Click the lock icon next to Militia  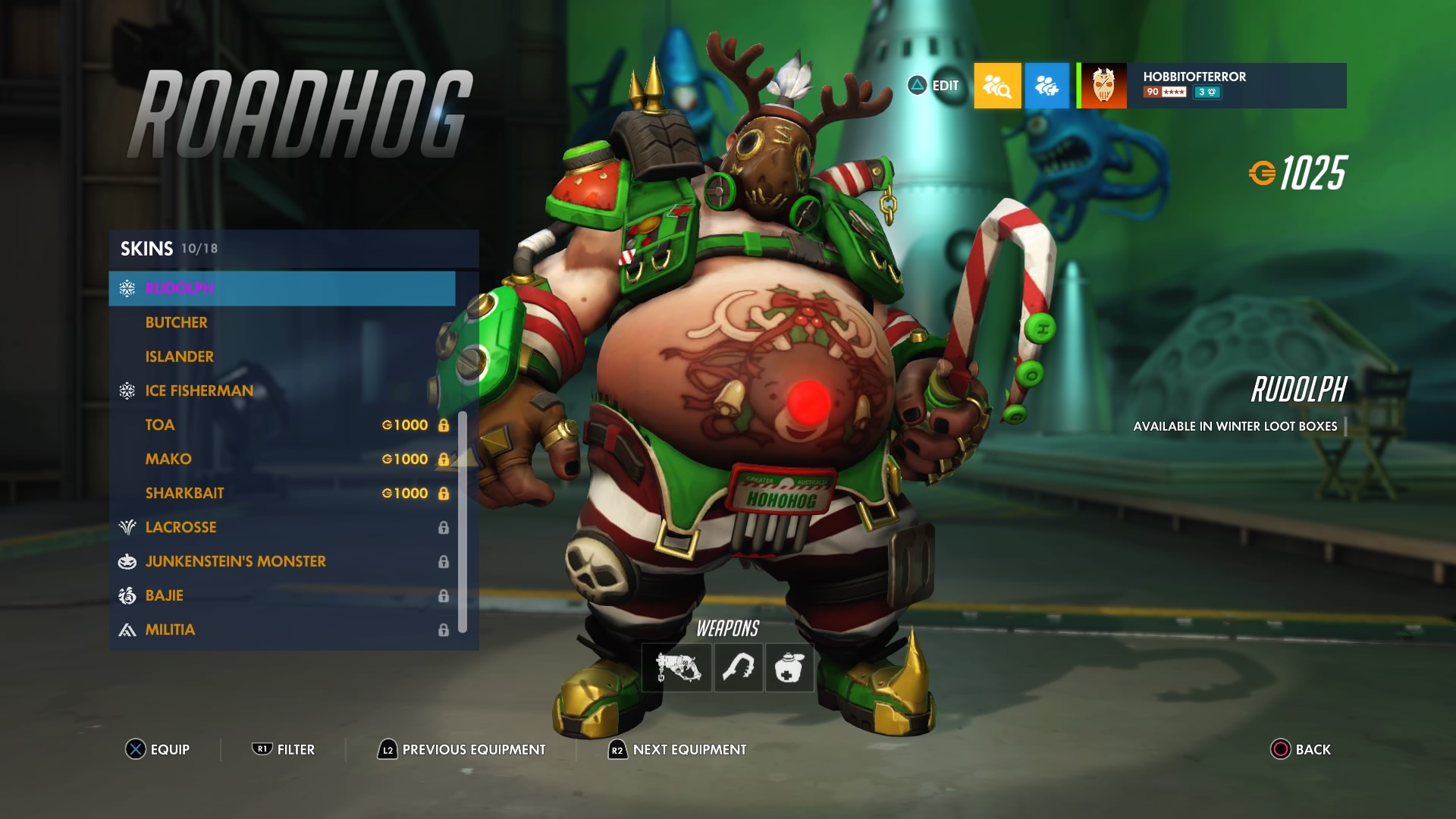coord(443,629)
